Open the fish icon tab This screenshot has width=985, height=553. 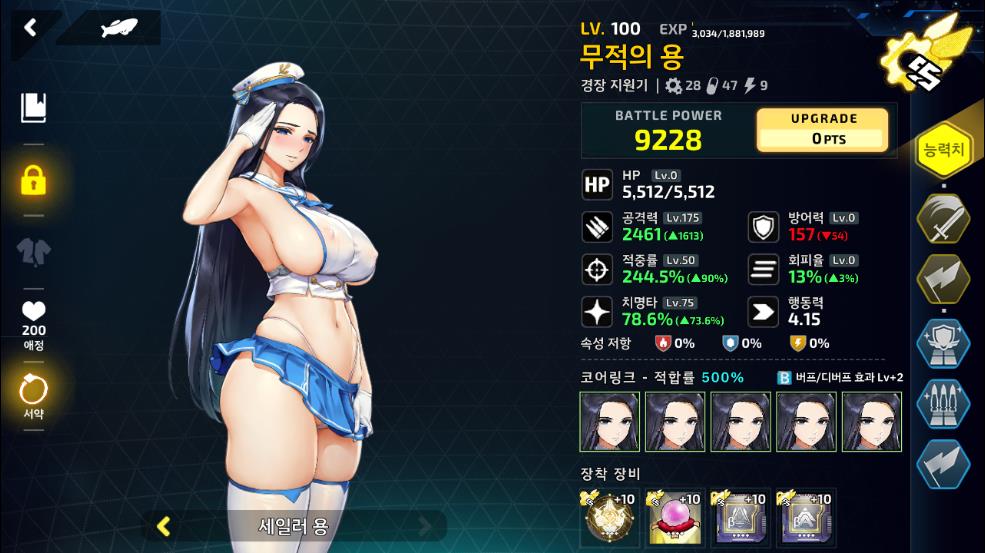click(119, 28)
